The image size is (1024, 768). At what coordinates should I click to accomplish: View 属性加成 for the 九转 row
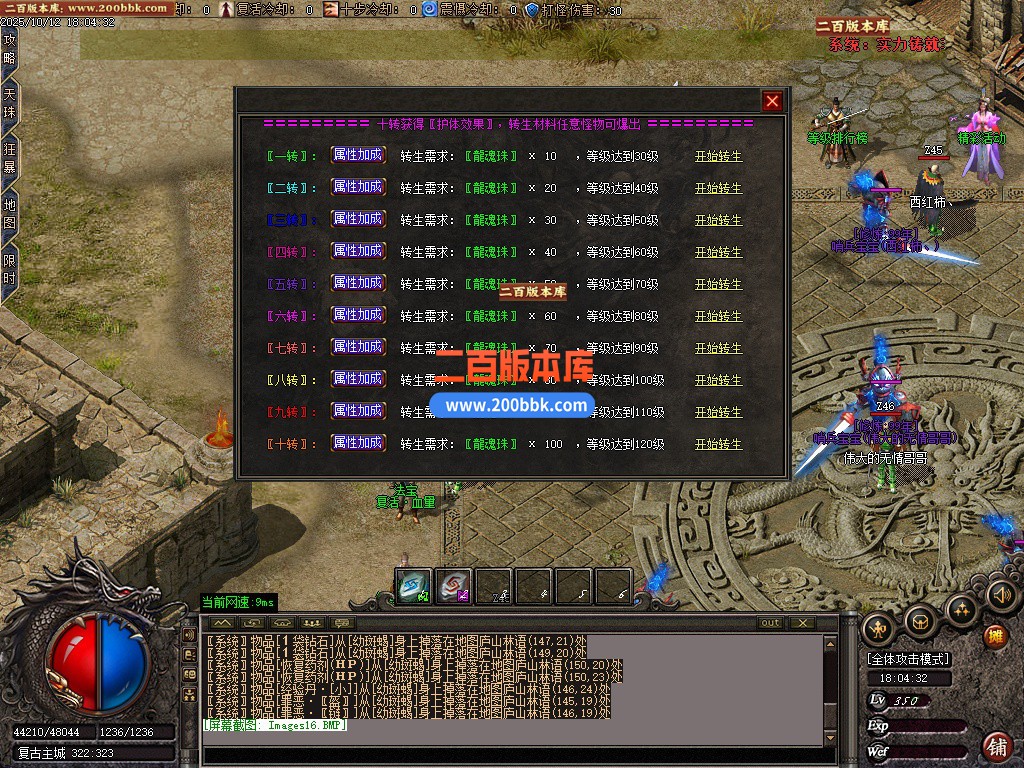(x=358, y=411)
